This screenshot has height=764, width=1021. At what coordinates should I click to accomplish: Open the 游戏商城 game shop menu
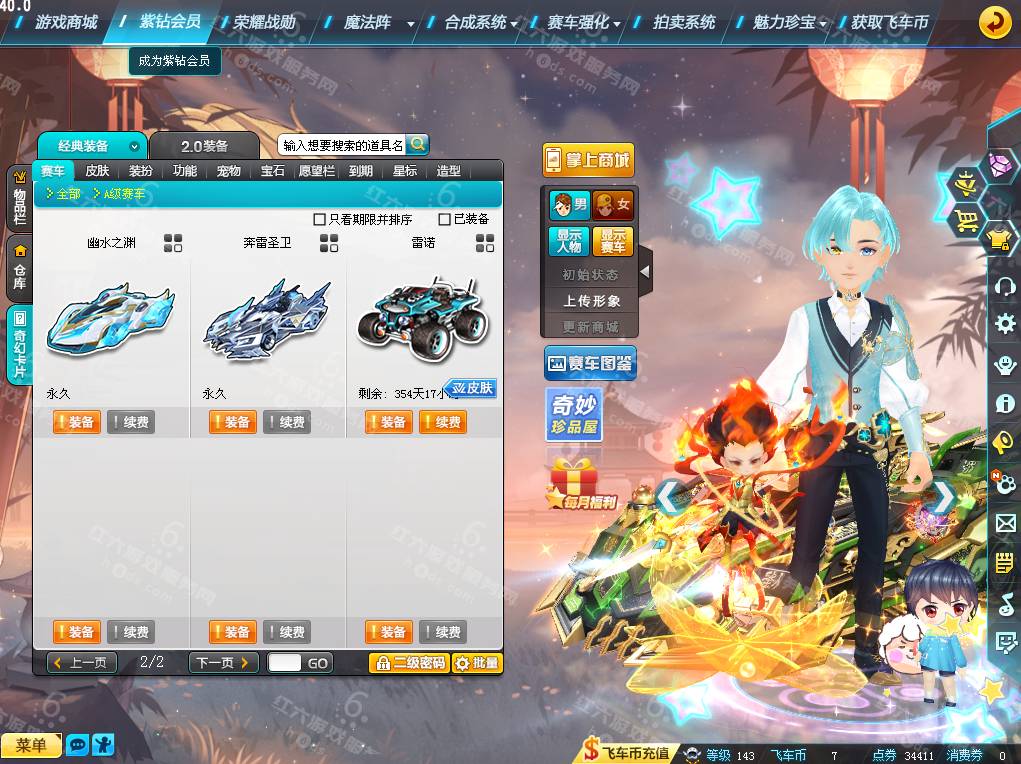coord(66,22)
